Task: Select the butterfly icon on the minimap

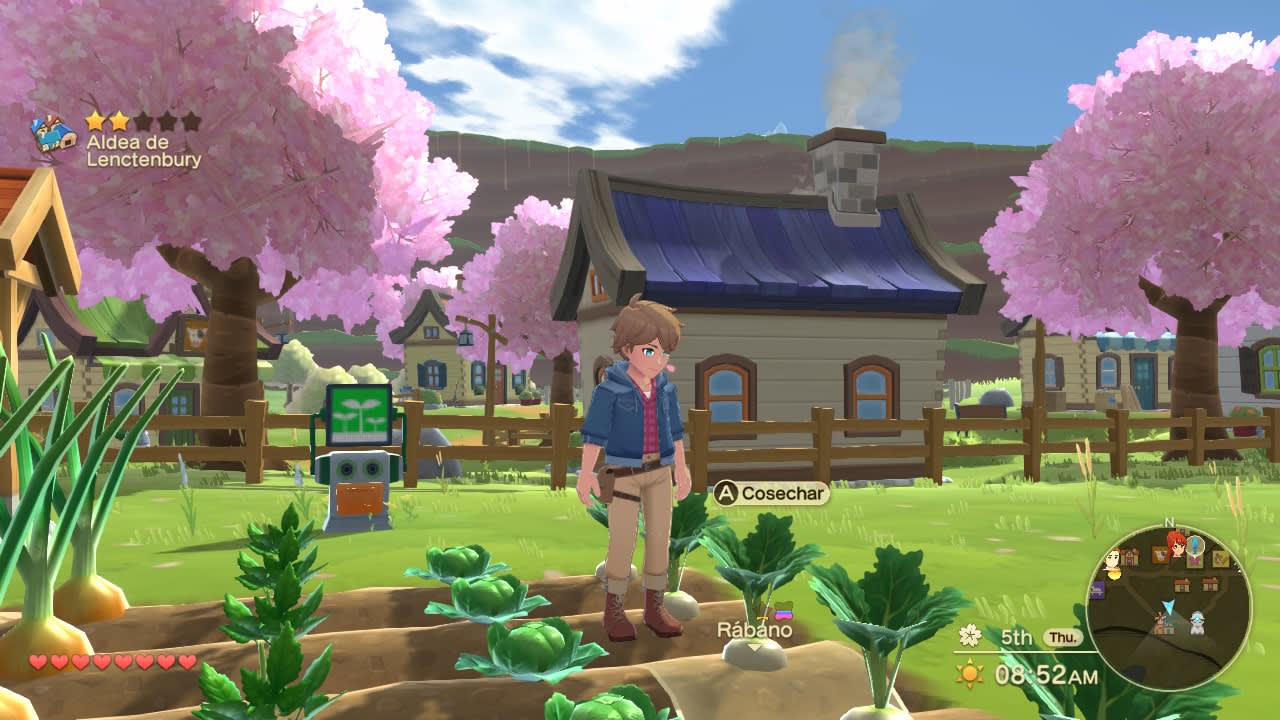Action: (x=1193, y=562)
